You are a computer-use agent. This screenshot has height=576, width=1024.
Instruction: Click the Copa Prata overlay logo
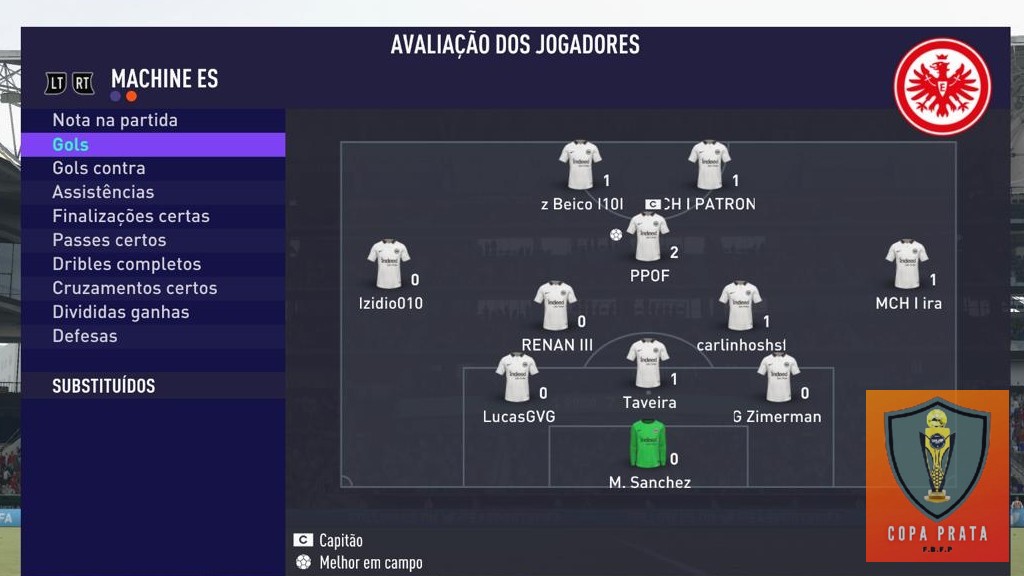(937, 474)
